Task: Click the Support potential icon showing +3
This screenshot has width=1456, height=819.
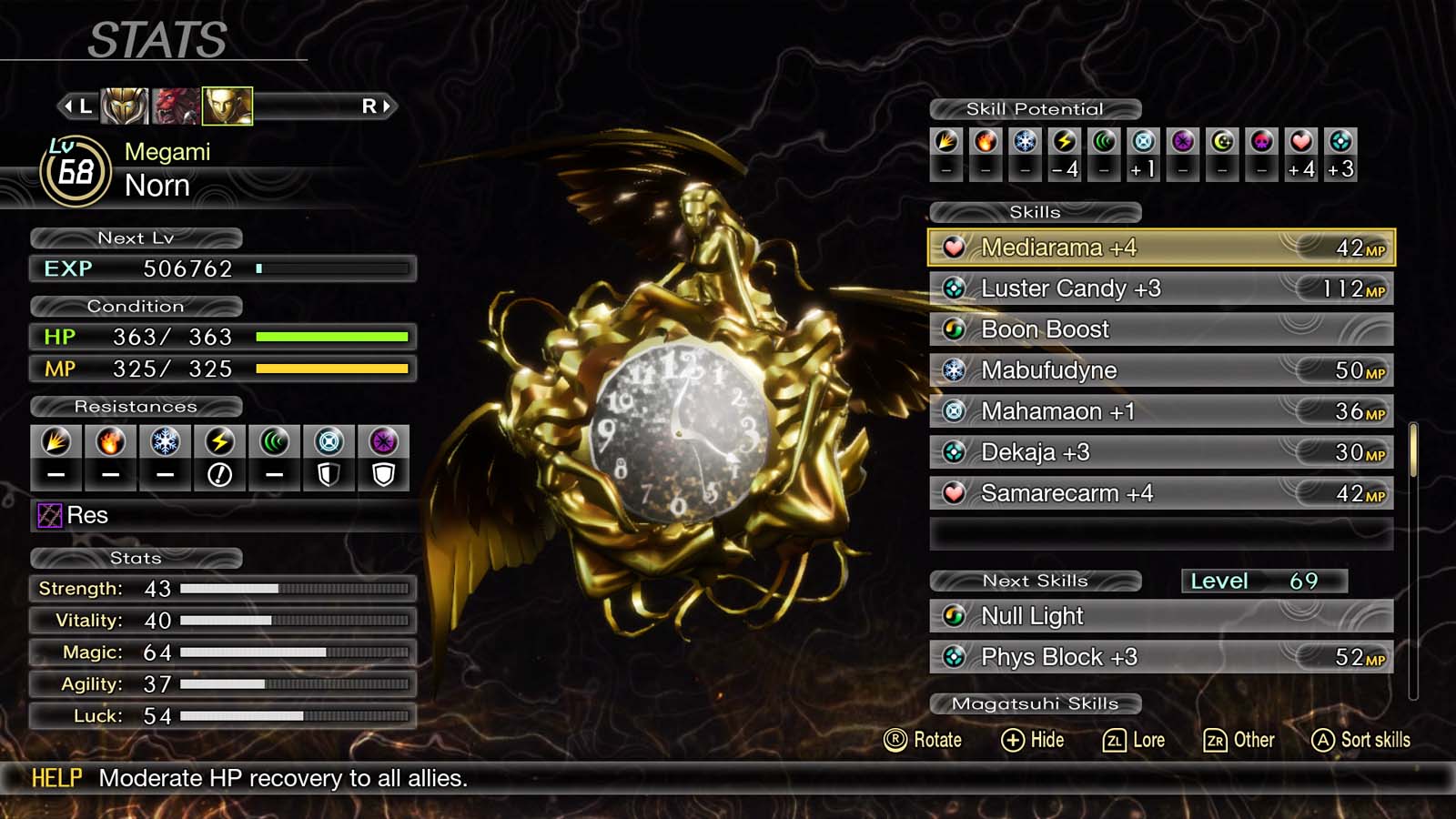Action: coord(1340,141)
